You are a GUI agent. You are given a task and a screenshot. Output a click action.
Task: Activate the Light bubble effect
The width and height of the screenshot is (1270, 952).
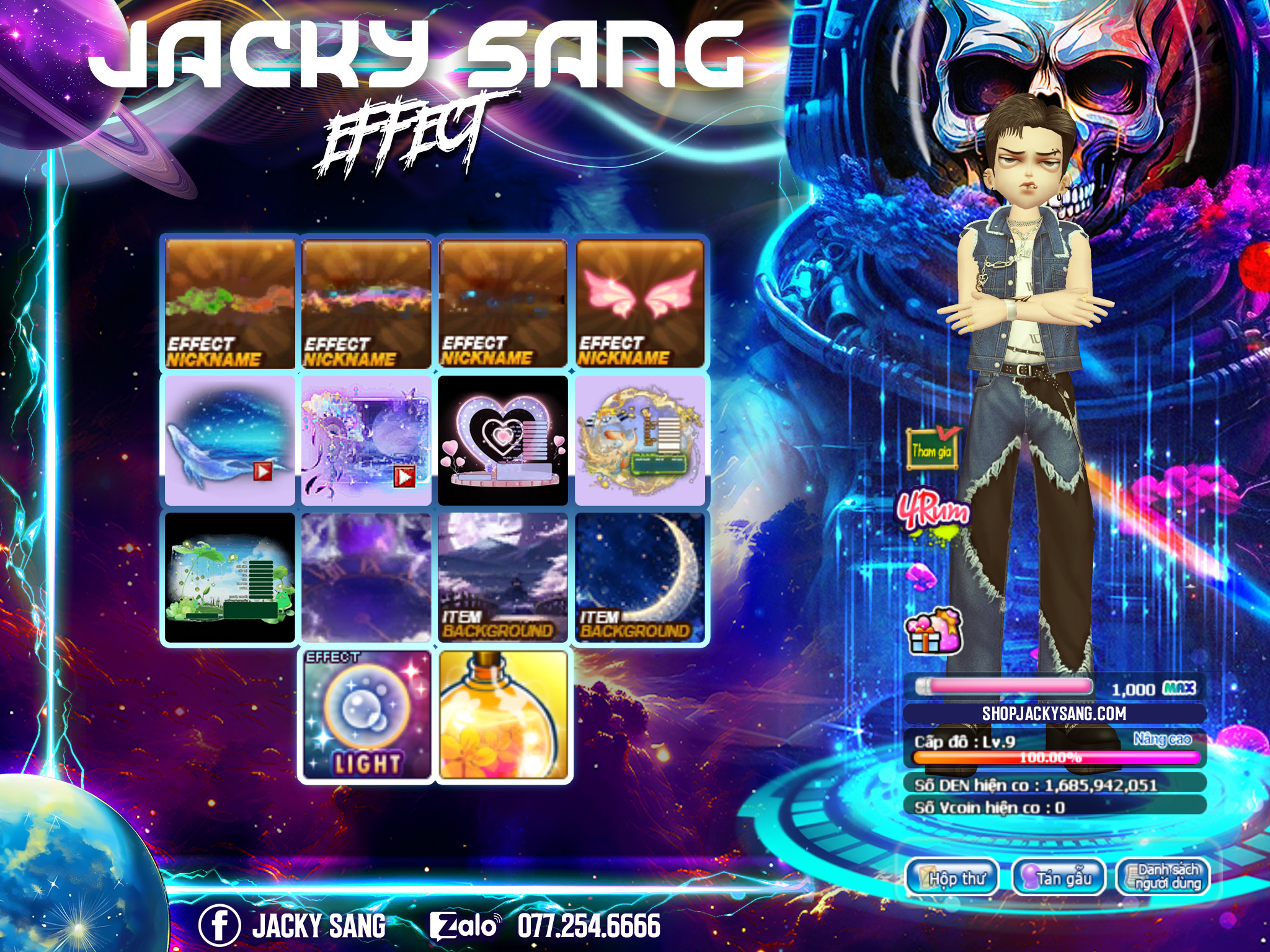point(366,715)
